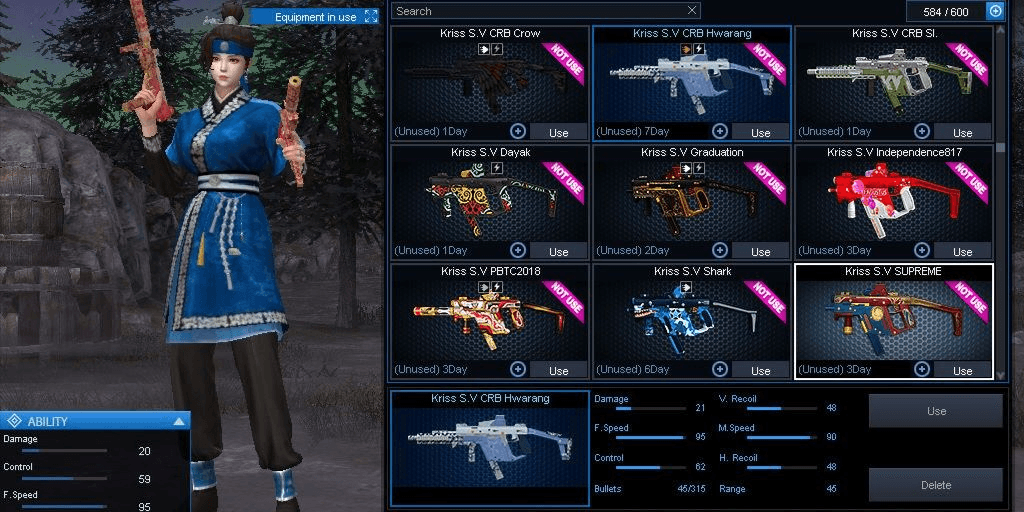
Task: Select the Kriss S.V CRB Crow weapon
Action: click(489, 80)
